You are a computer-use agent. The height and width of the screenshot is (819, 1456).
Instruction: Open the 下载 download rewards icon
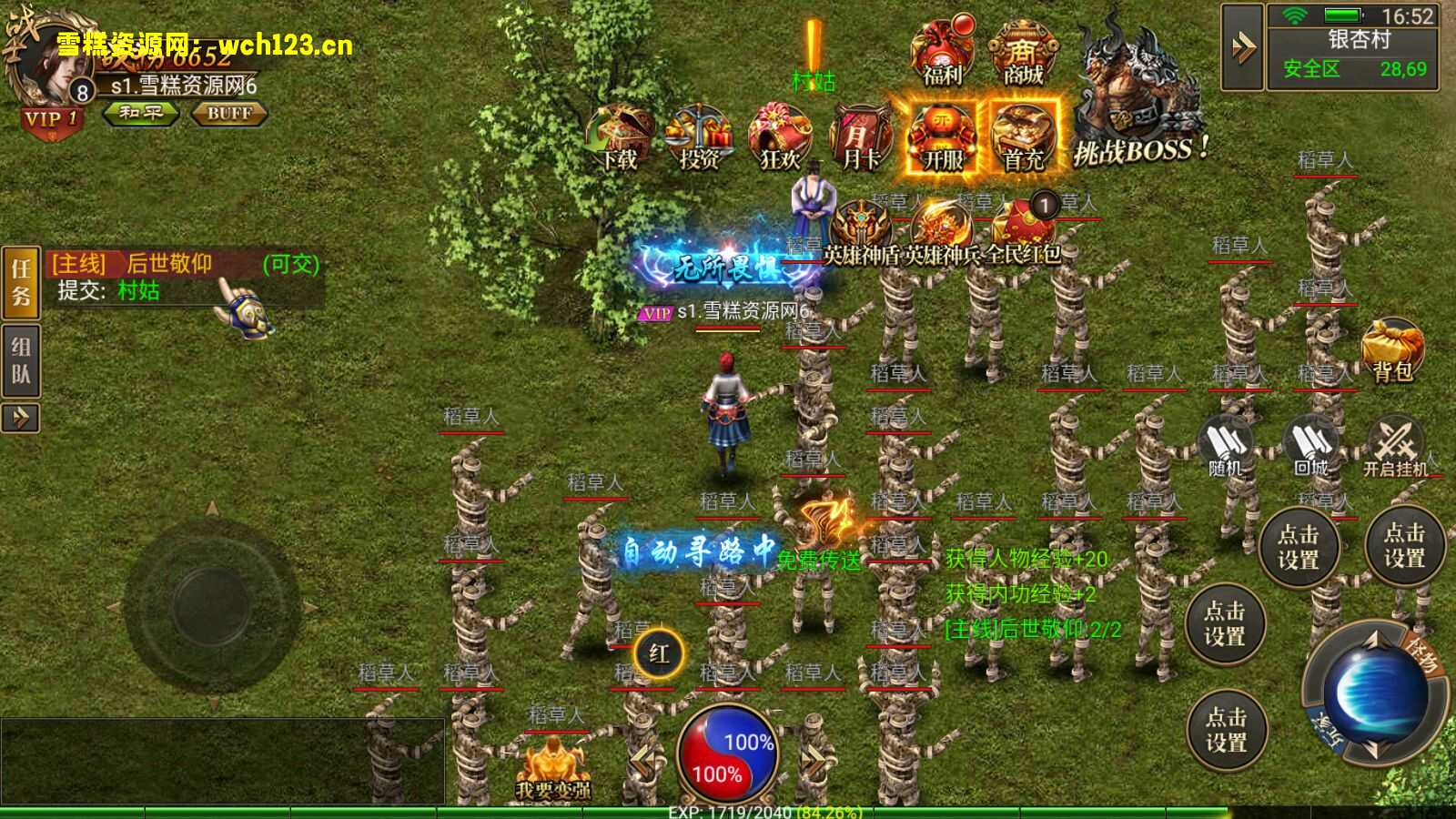[620, 138]
